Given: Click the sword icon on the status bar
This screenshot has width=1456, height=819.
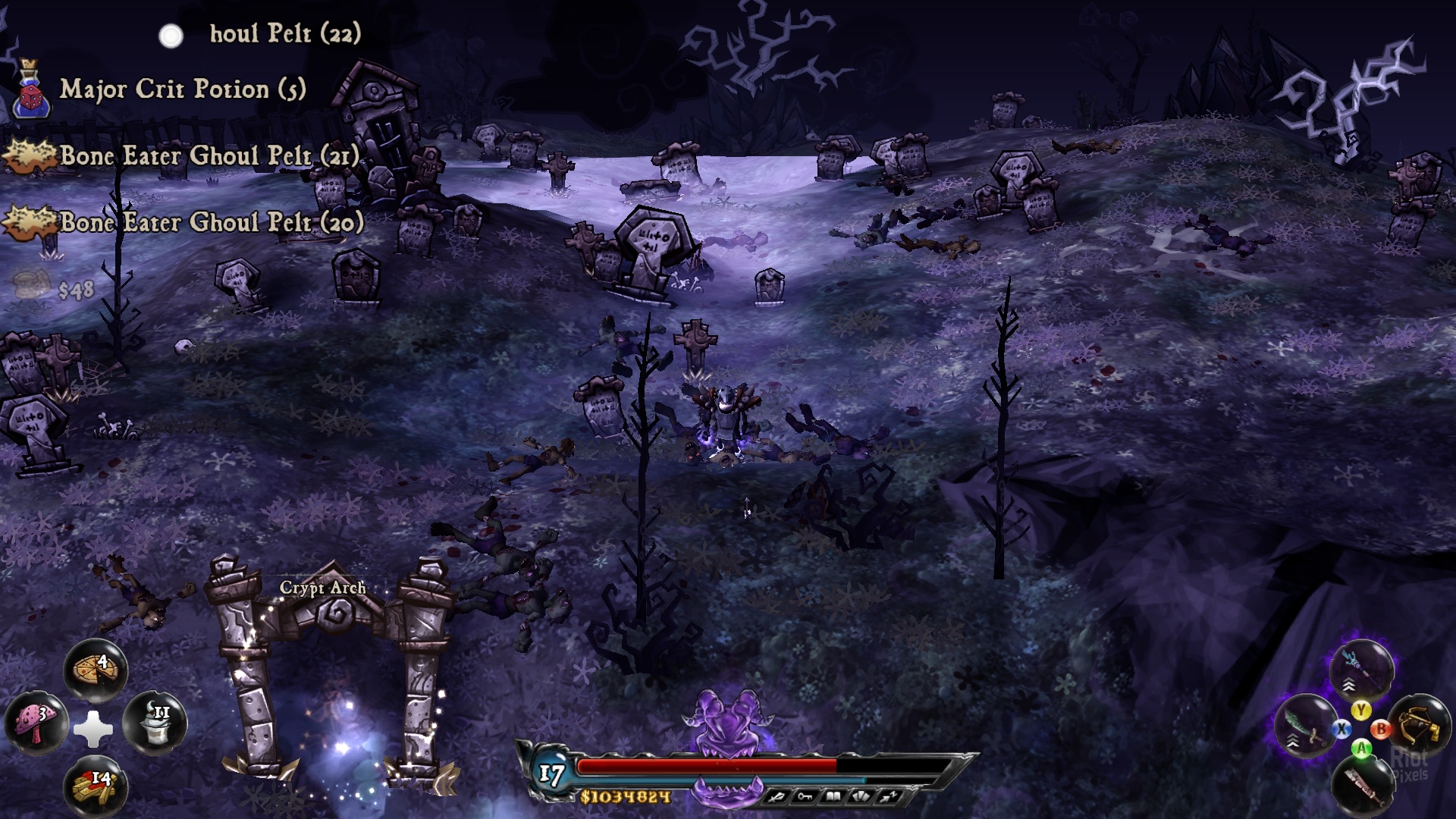Looking at the screenshot, I should 776,796.
